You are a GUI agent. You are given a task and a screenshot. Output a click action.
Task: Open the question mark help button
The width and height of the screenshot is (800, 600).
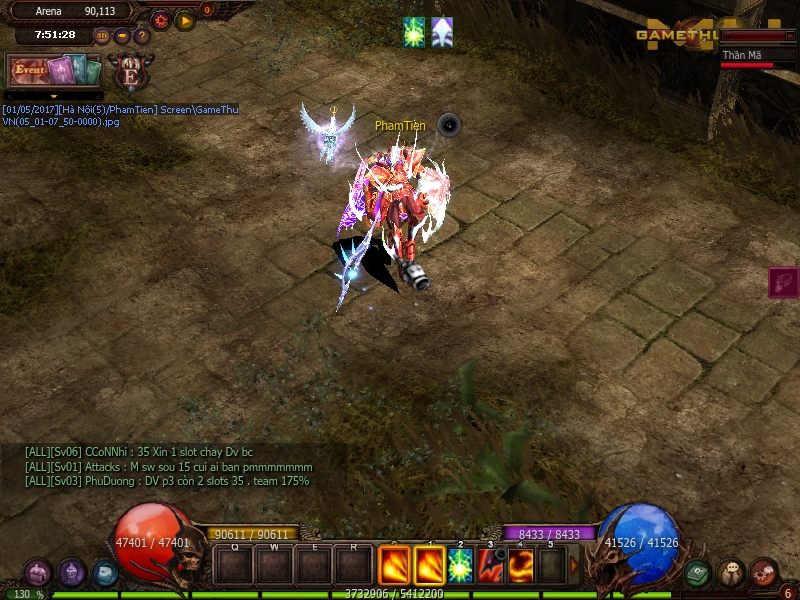142,36
